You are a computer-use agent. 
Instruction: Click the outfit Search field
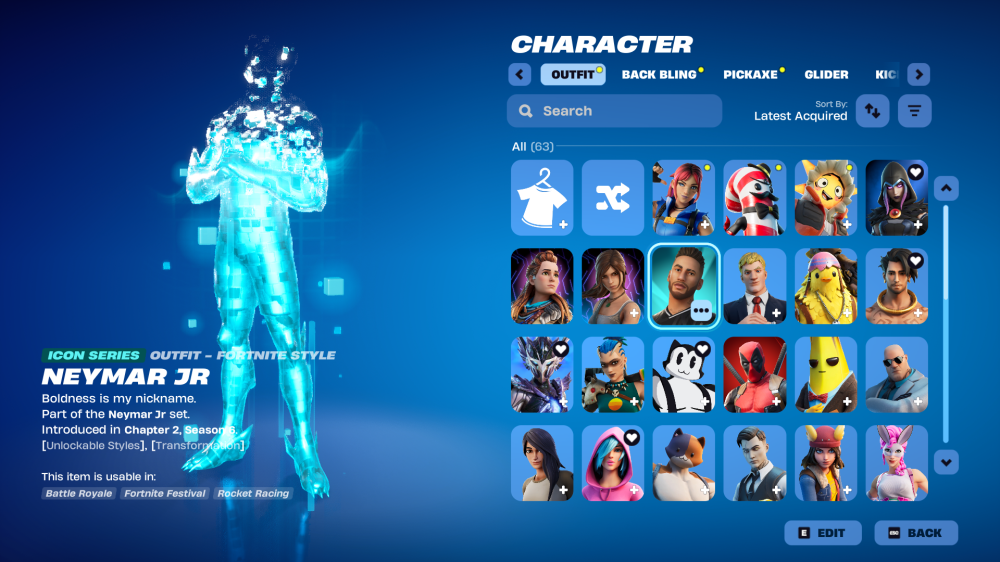[614, 111]
